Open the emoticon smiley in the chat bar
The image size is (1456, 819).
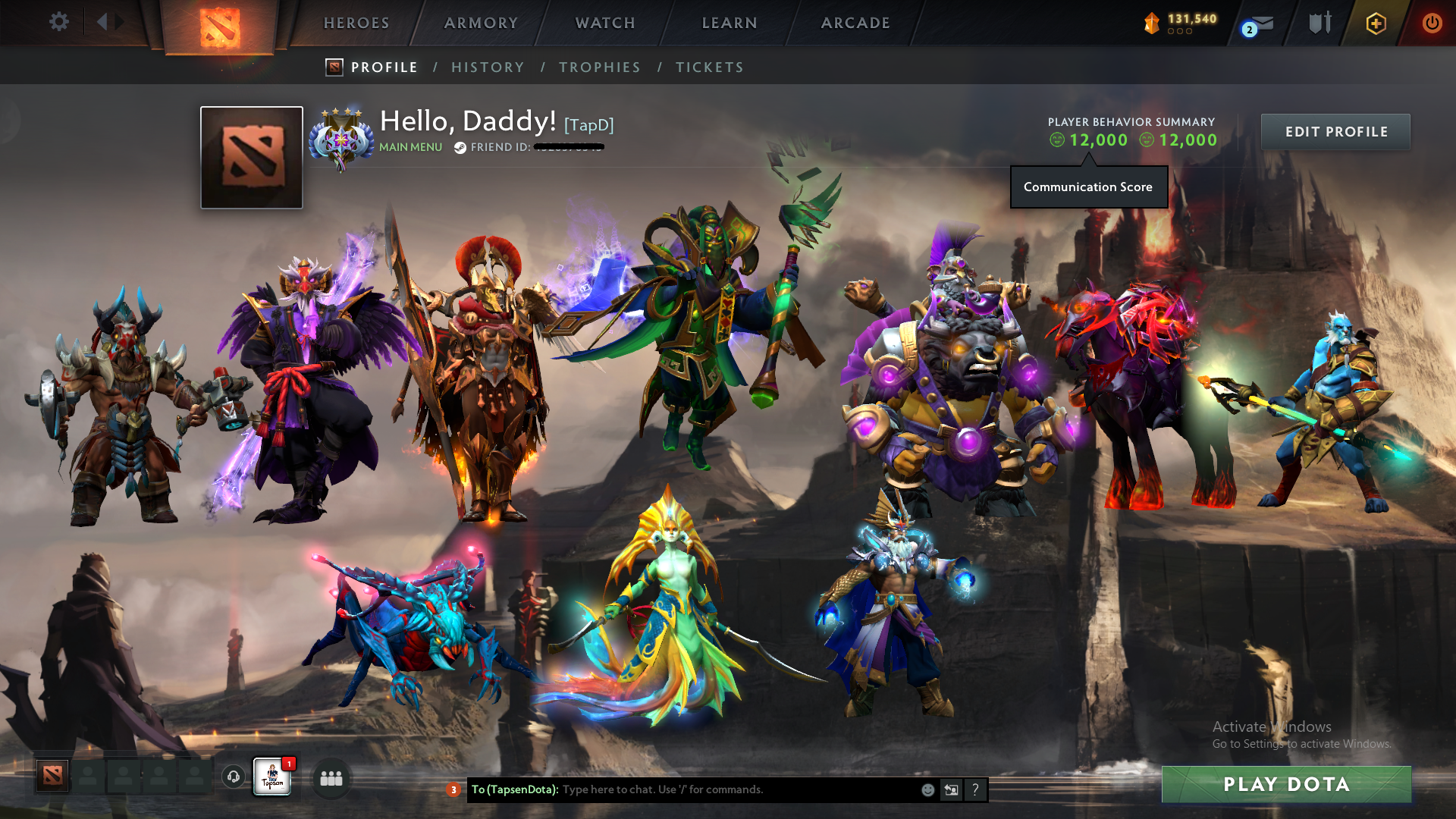click(927, 789)
